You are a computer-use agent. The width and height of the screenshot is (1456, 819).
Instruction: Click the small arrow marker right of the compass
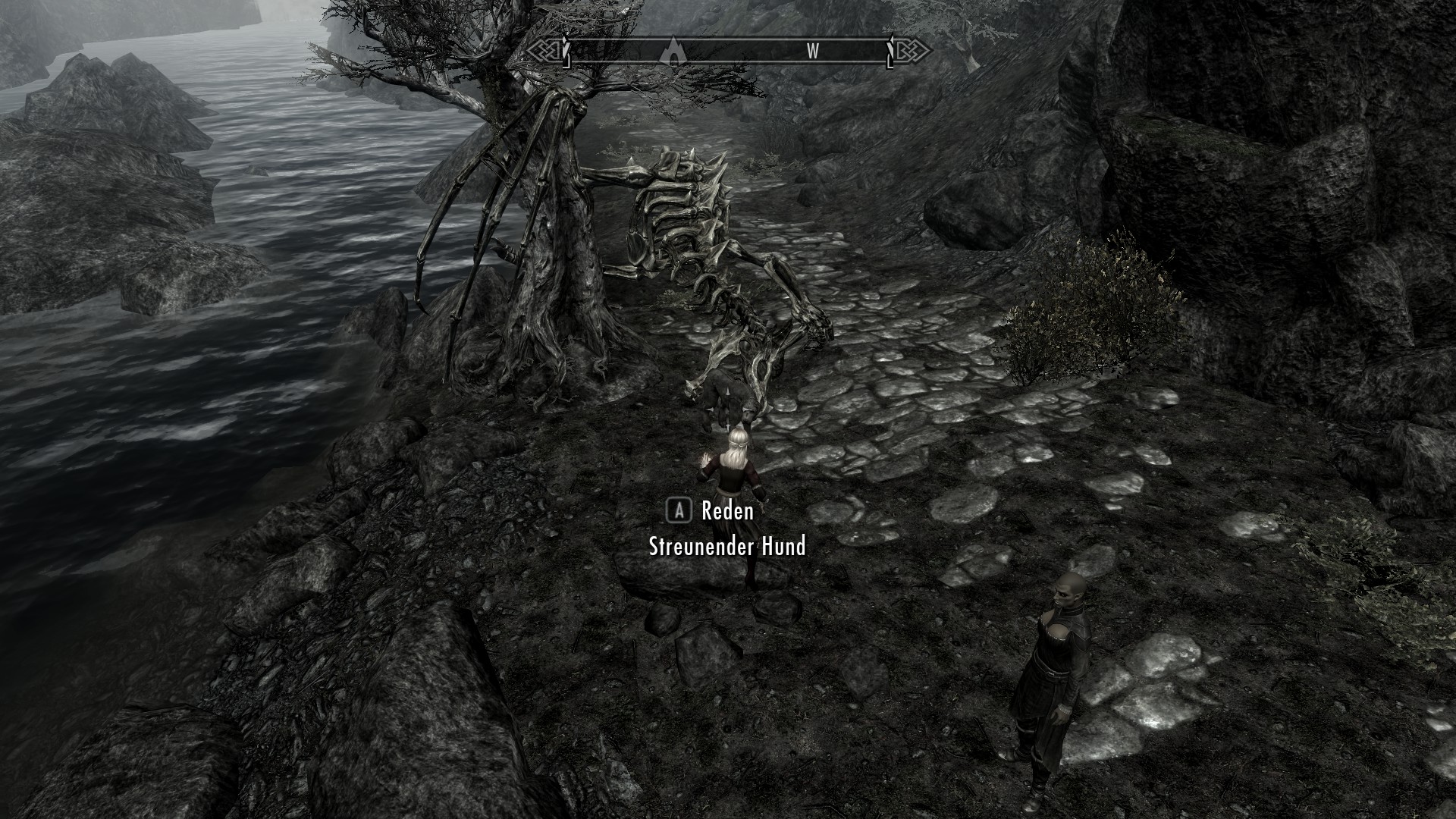[890, 52]
